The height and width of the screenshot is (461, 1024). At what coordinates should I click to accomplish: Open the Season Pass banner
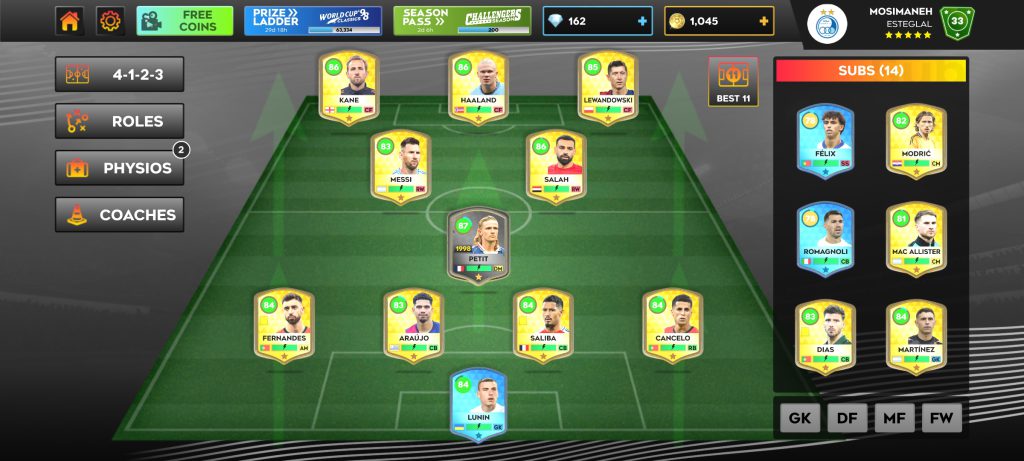463,21
